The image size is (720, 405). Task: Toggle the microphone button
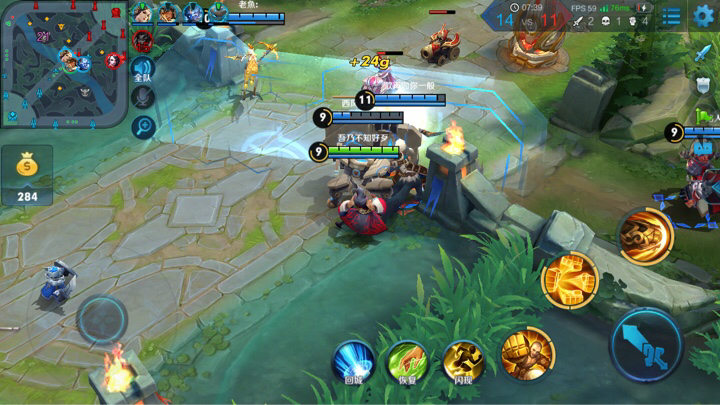tap(143, 98)
